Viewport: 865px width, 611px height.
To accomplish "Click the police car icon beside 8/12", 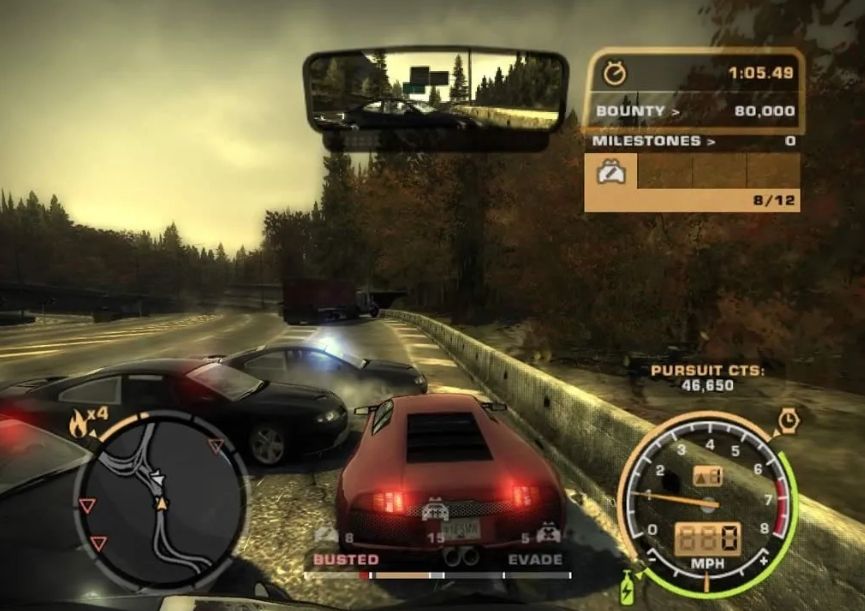I will tap(611, 173).
